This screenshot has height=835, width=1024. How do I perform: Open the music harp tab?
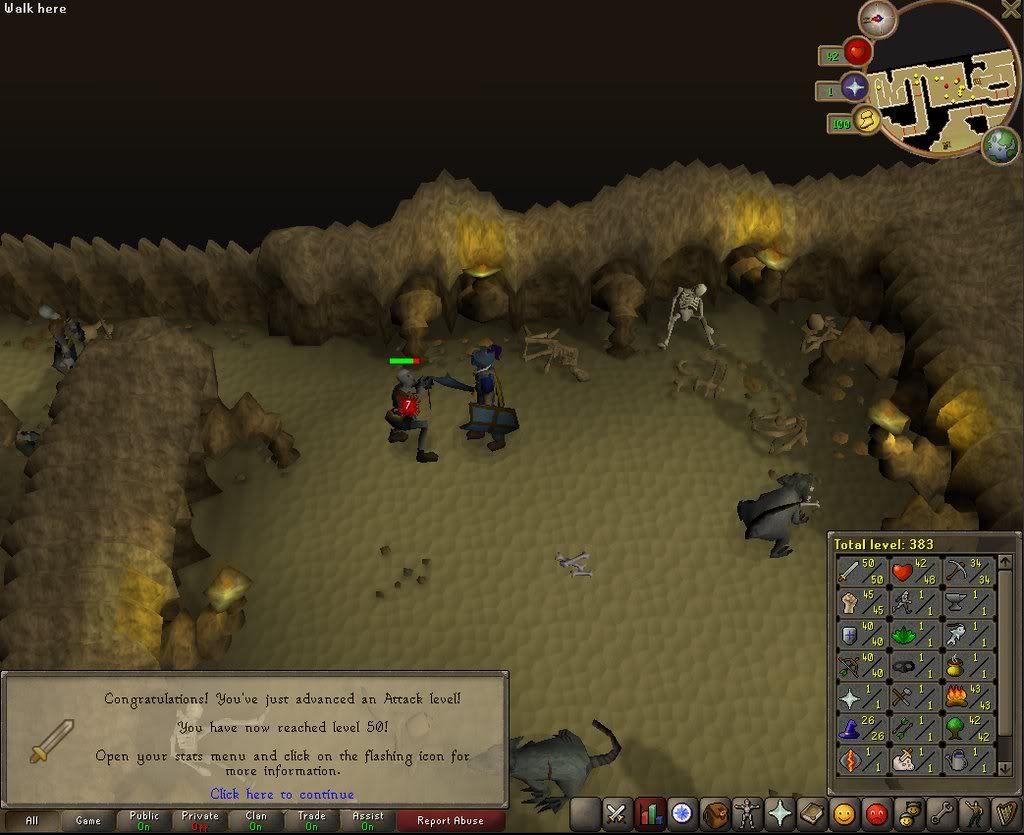[x=1005, y=814]
